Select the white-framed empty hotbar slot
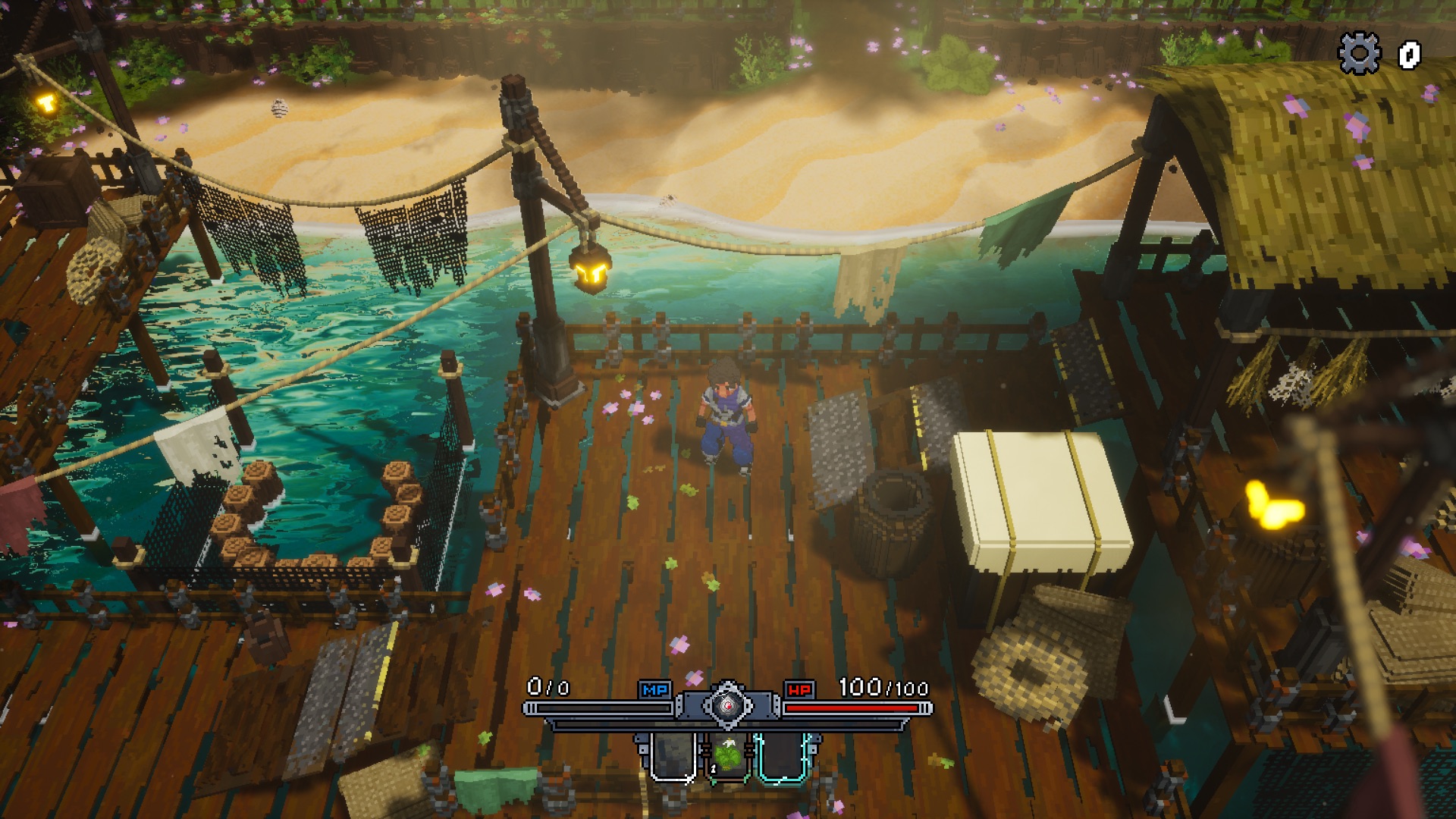Screen dimensions: 1456x819 [x=673, y=757]
